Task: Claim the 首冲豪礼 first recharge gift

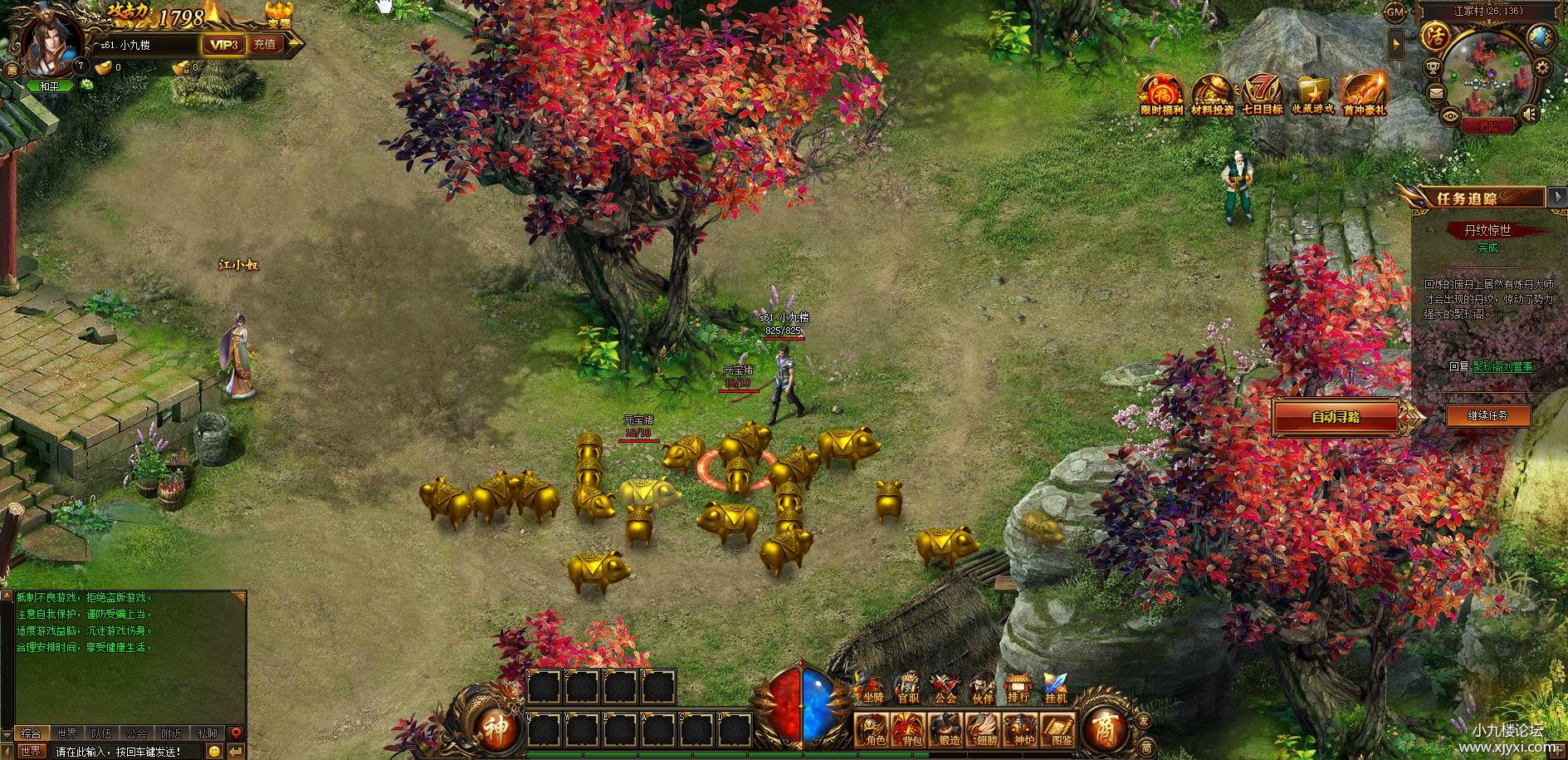Action: pyautogui.click(x=1364, y=96)
